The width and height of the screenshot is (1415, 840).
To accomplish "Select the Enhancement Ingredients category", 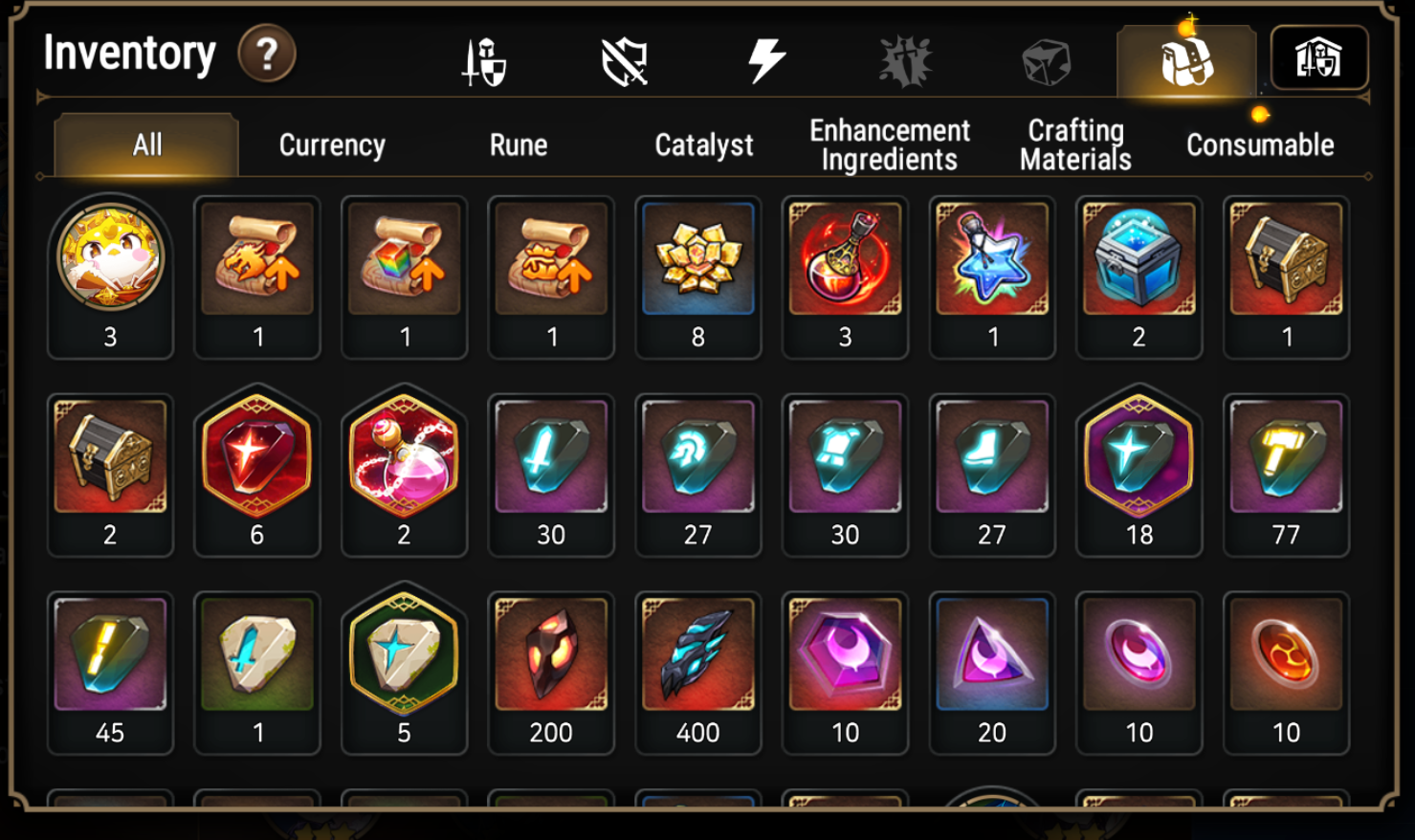I will [x=889, y=145].
